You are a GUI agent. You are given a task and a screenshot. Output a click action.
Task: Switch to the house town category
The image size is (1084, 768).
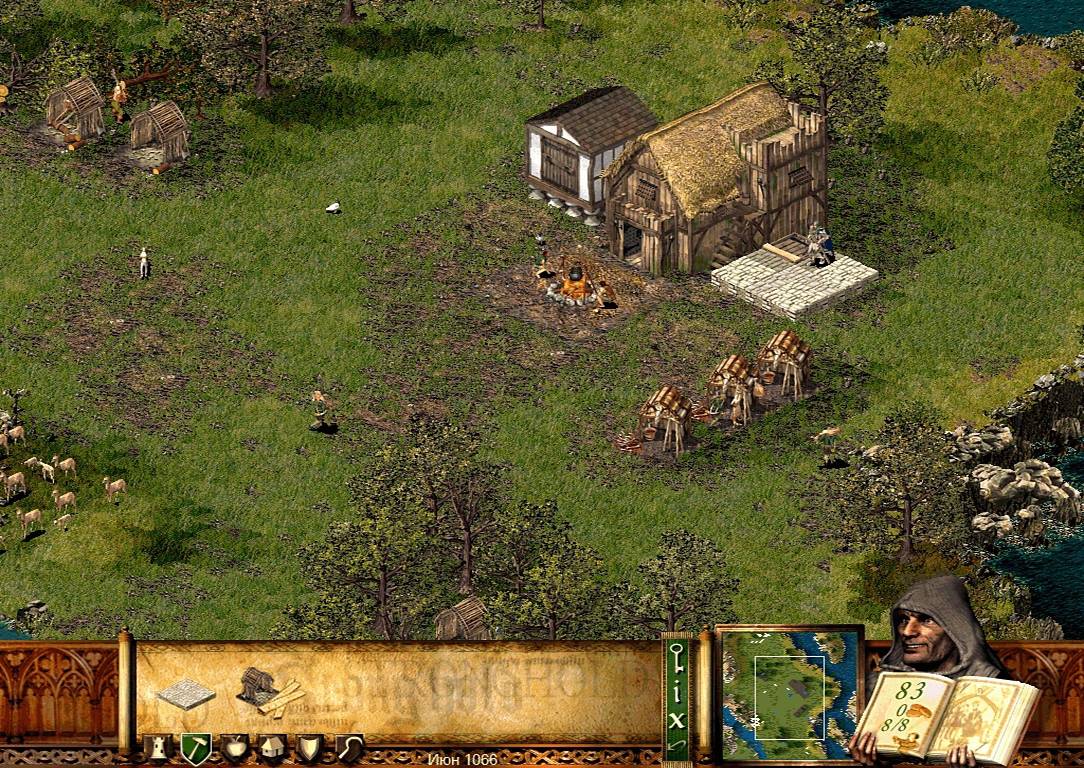pyautogui.click(x=272, y=748)
